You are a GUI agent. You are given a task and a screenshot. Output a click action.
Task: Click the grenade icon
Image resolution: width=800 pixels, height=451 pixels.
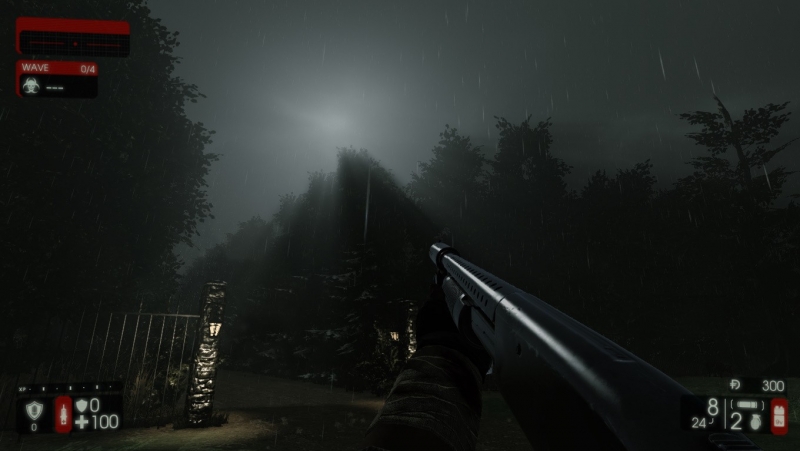pos(756,422)
